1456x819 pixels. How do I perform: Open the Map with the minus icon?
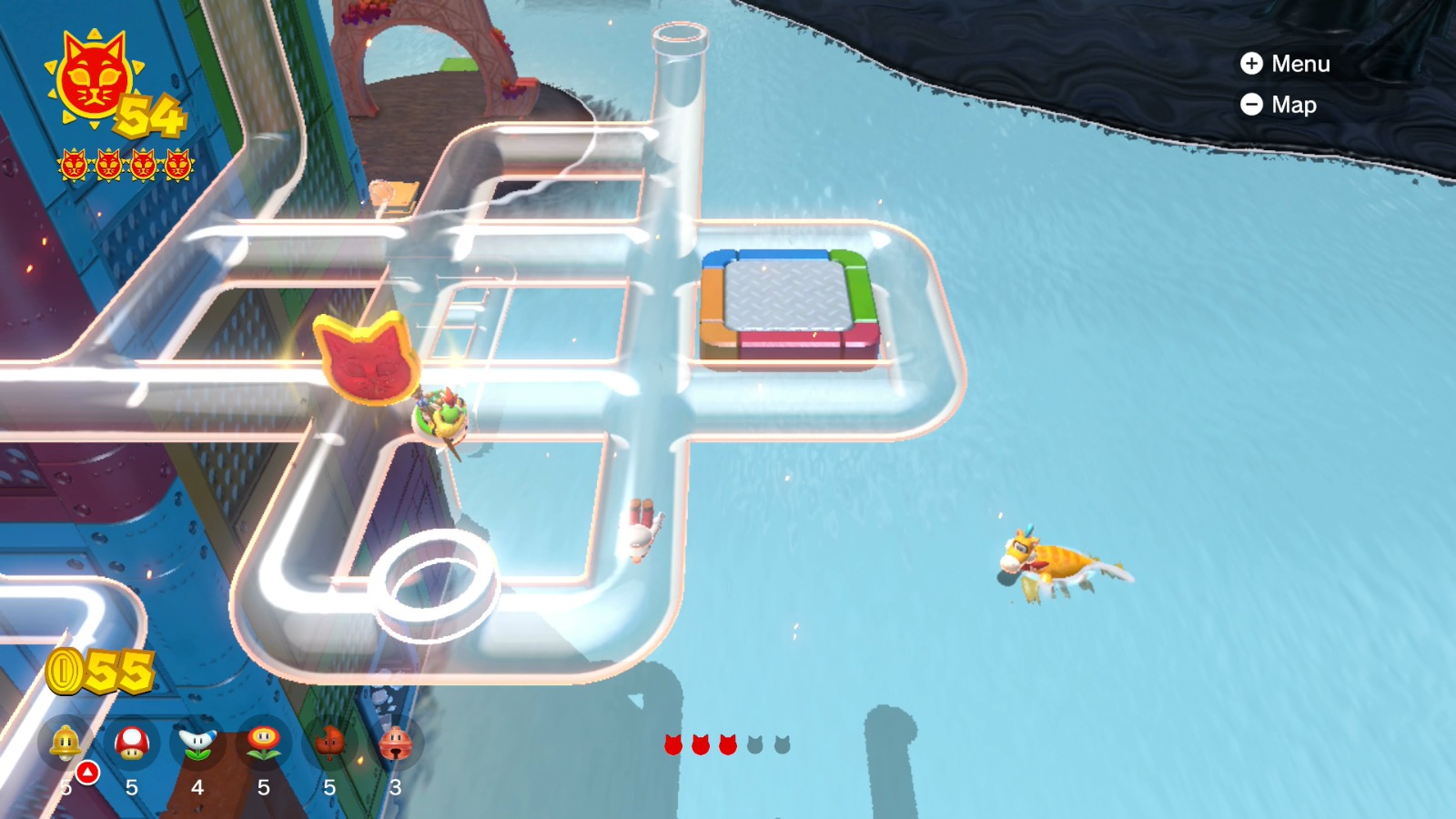tap(1252, 105)
